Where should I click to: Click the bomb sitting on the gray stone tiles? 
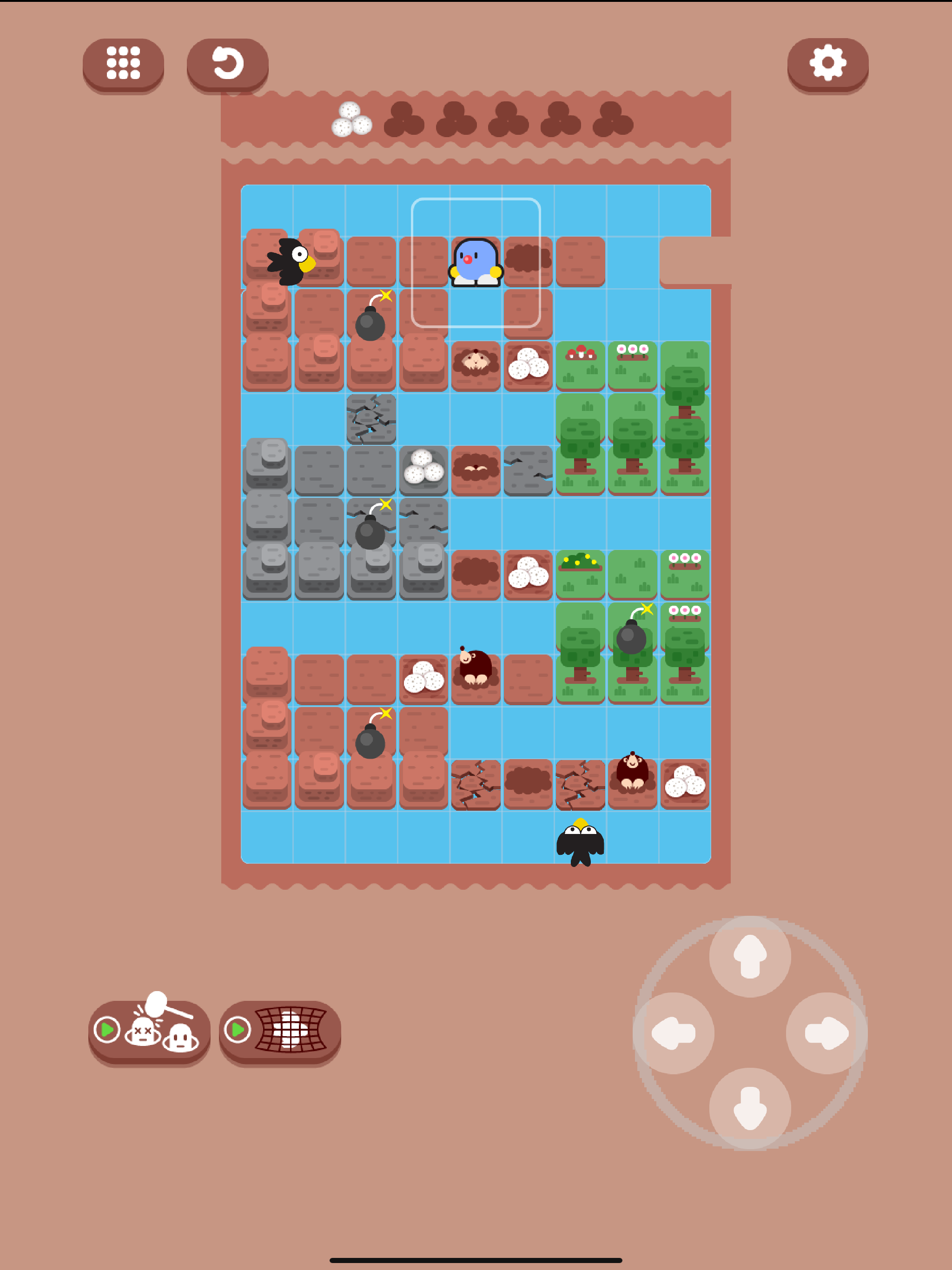pos(370,535)
